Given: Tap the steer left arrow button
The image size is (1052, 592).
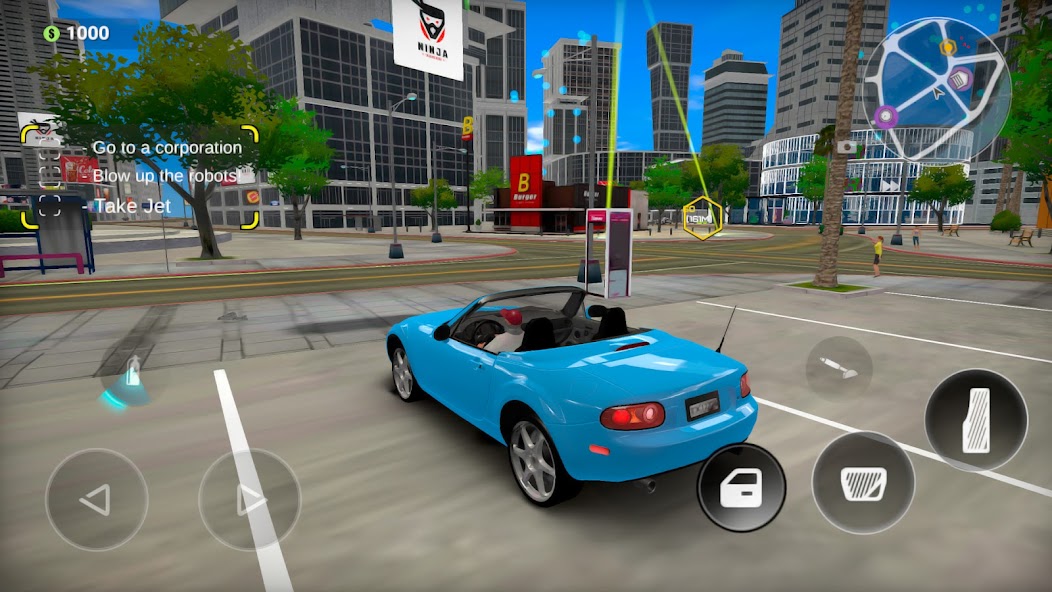Looking at the screenshot, I should tap(96, 499).
